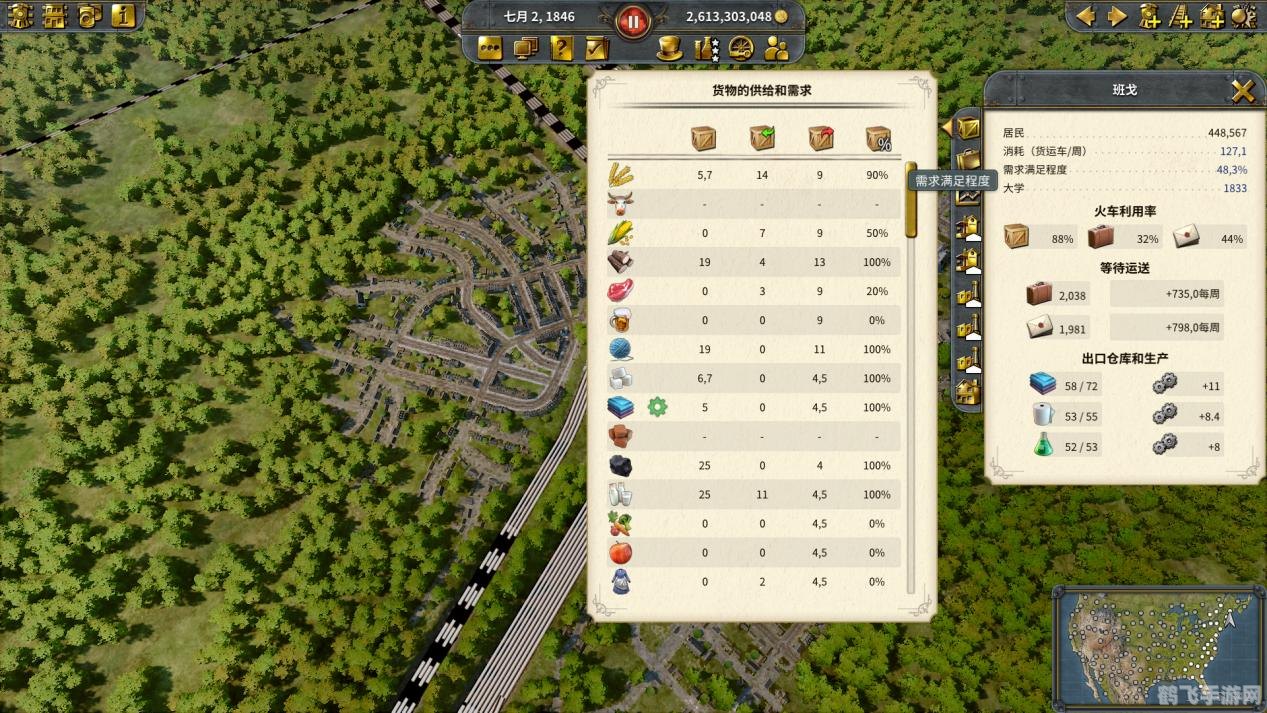Click the minimap of the United States
The height and width of the screenshot is (713, 1267).
click(1157, 645)
